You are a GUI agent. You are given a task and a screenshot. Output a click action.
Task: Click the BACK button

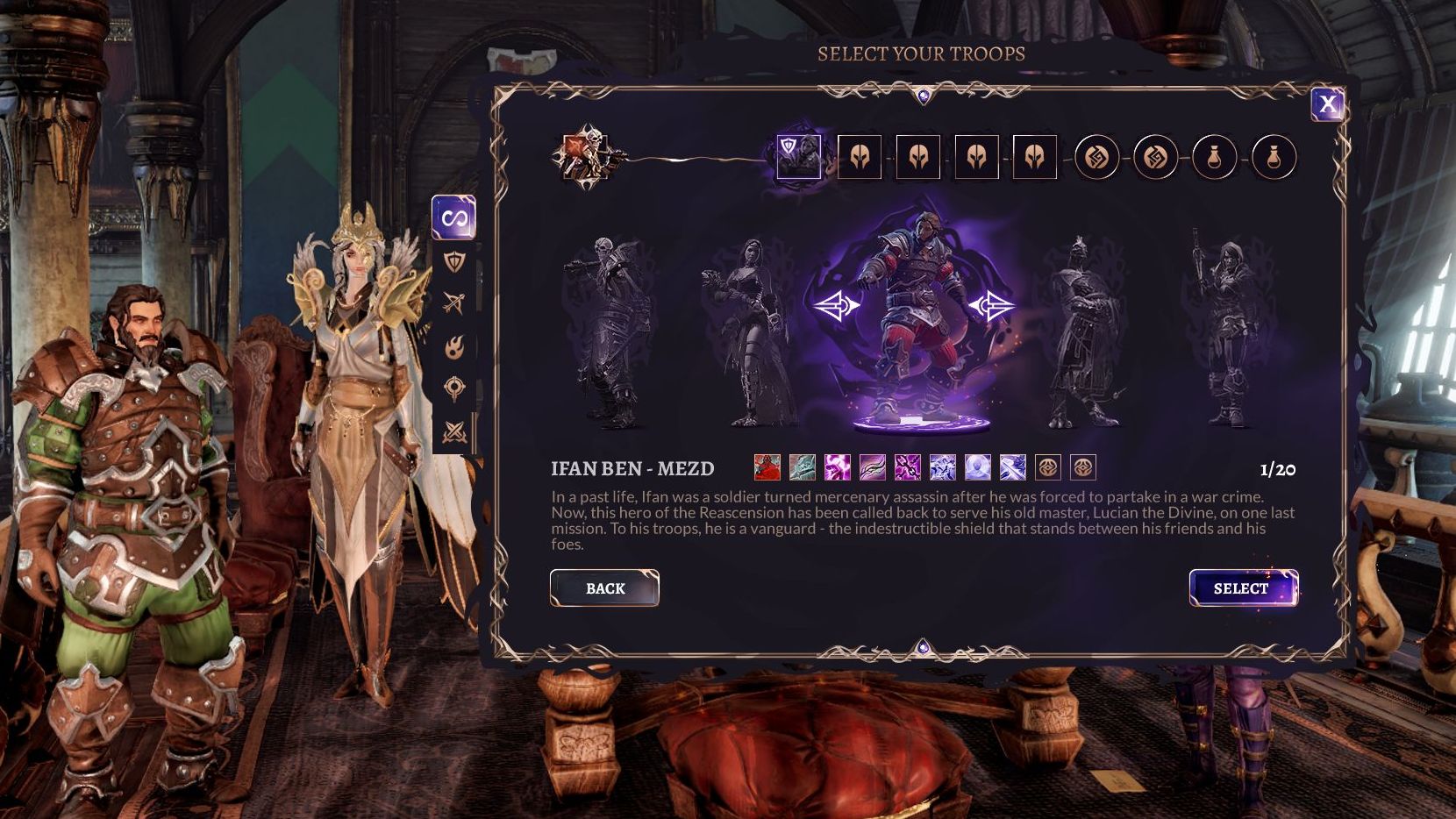tap(605, 588)
